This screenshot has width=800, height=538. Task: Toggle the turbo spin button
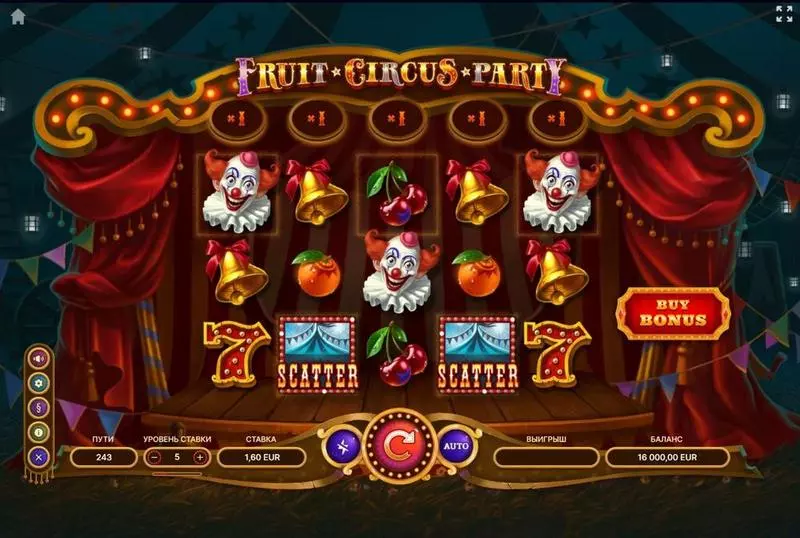(x=343, y=446)
